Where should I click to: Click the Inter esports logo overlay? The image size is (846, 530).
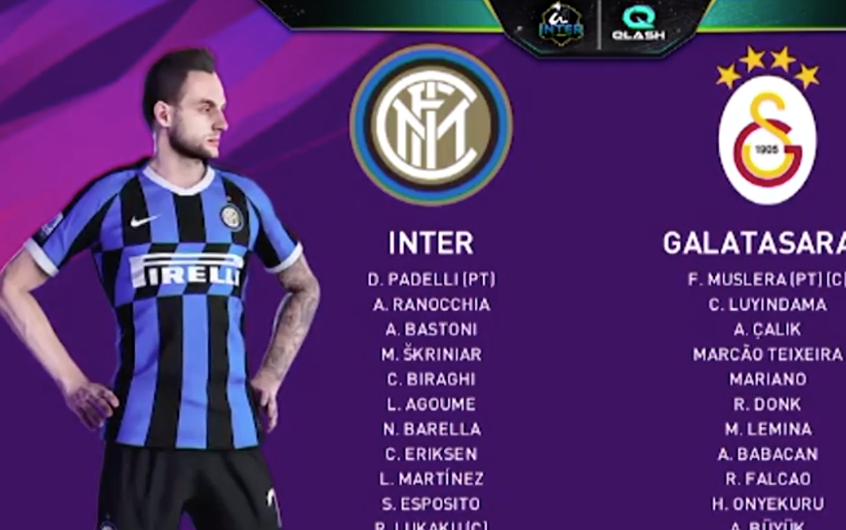[561, 24]
